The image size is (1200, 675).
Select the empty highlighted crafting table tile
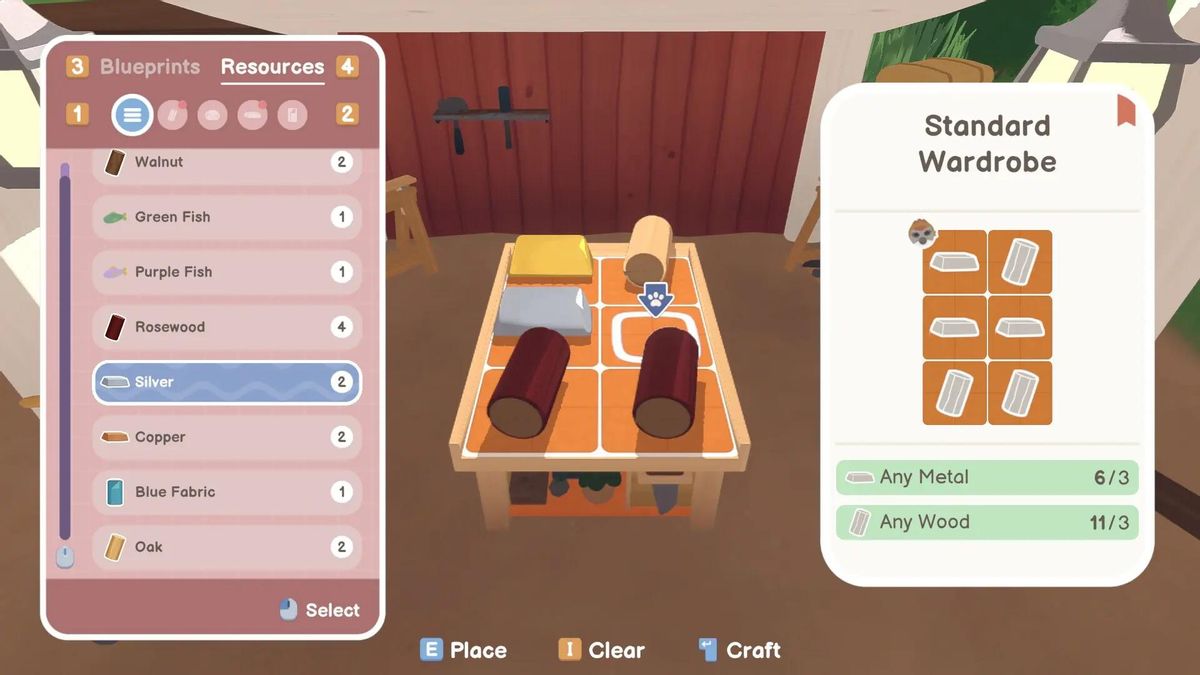pyautogui.click(x=655, y=335)
